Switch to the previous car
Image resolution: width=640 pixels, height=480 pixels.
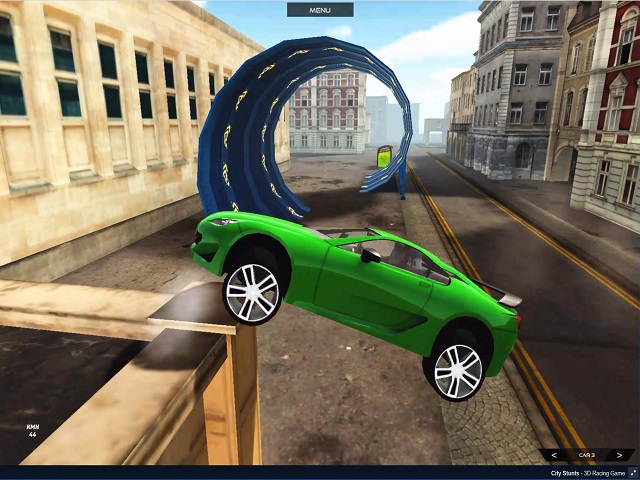554,455
